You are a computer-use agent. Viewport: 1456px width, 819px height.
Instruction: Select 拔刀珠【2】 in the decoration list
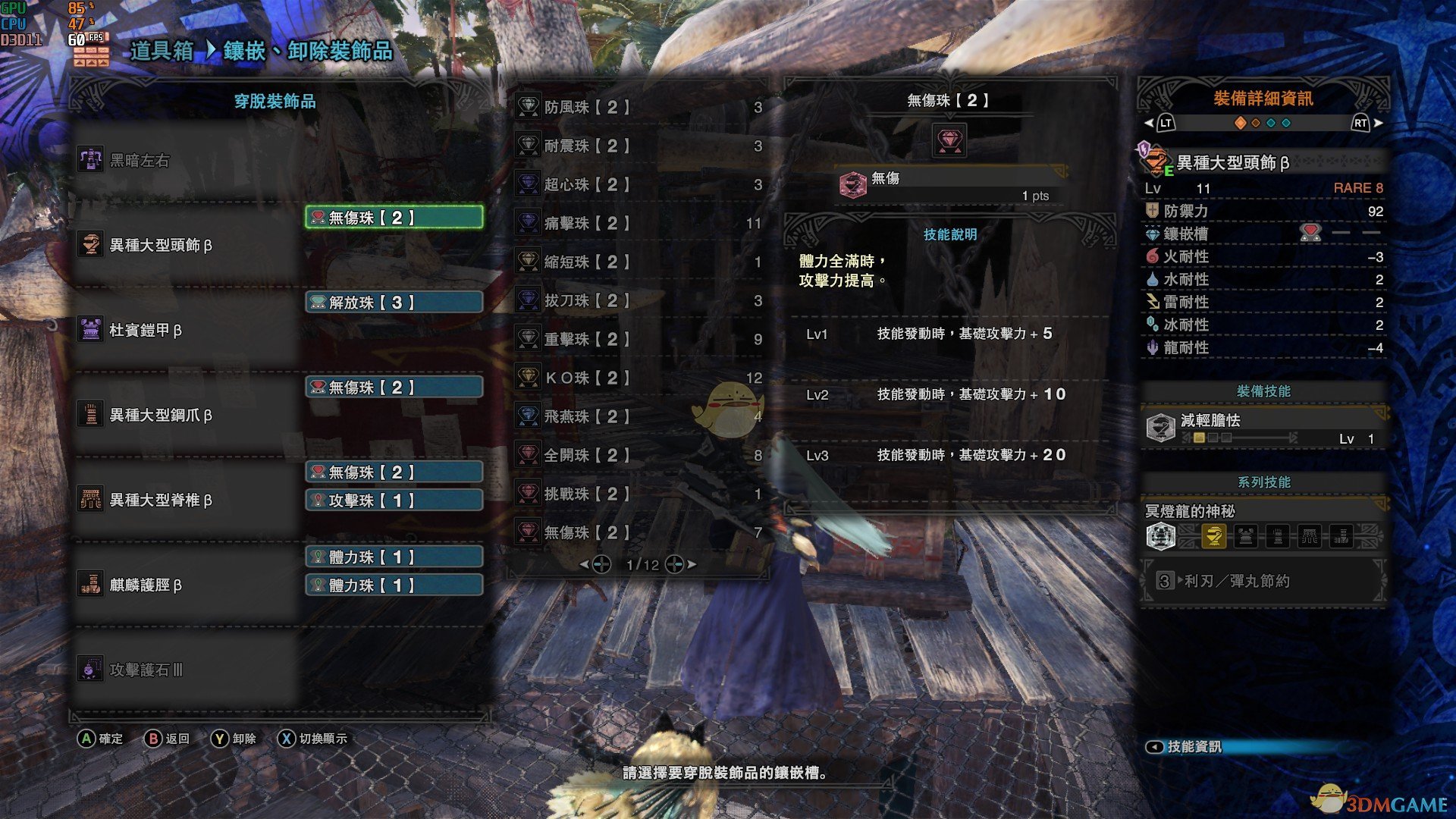[637, 300]
